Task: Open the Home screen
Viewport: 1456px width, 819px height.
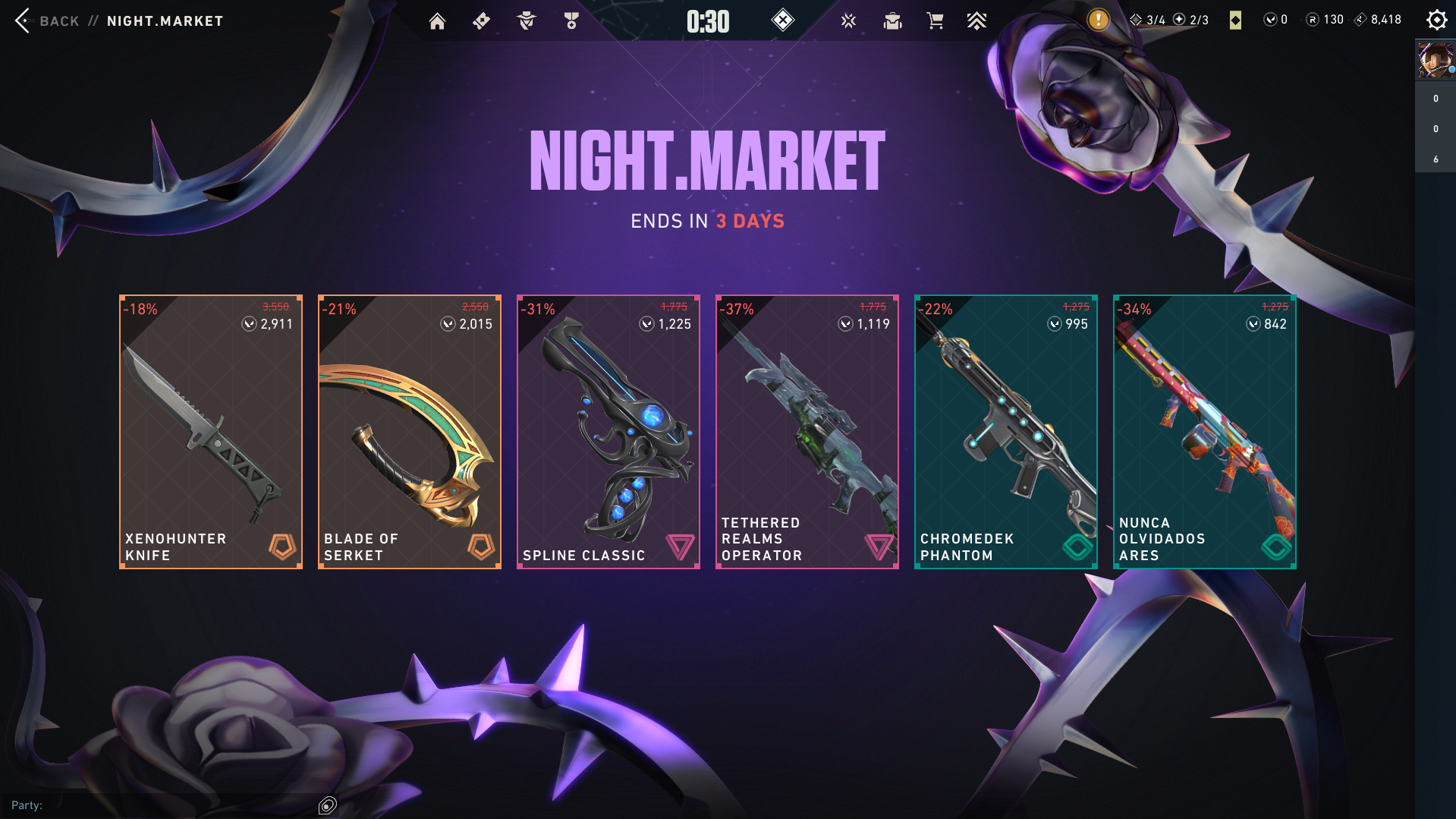Action: click(437, 20)
